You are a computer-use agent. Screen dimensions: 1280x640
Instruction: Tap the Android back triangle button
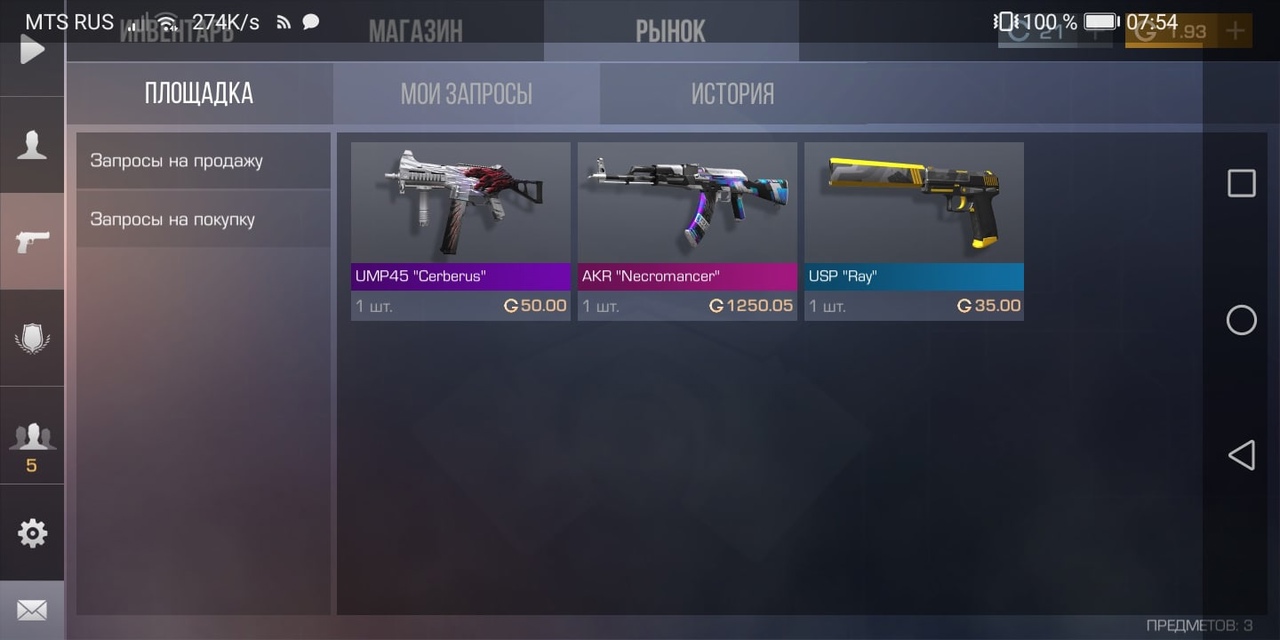coord(1241,456)
